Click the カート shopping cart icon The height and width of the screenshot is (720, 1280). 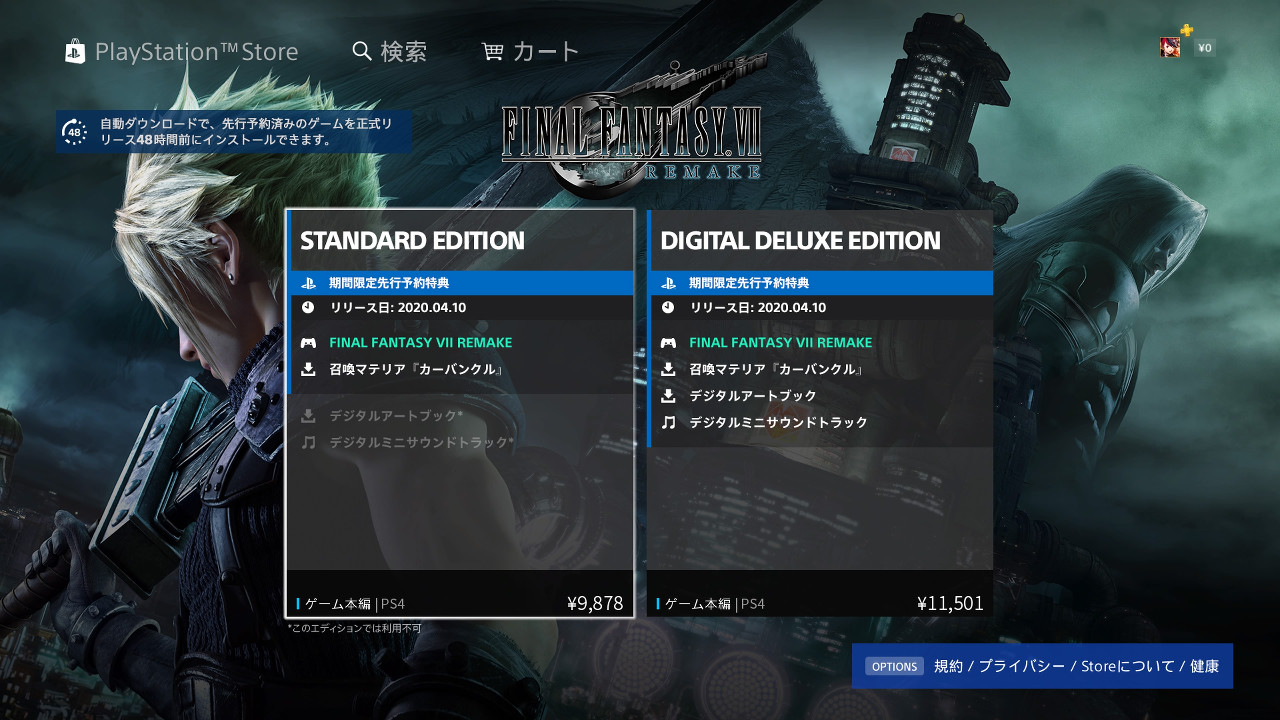pyautogui.click(x=492, y=50)
